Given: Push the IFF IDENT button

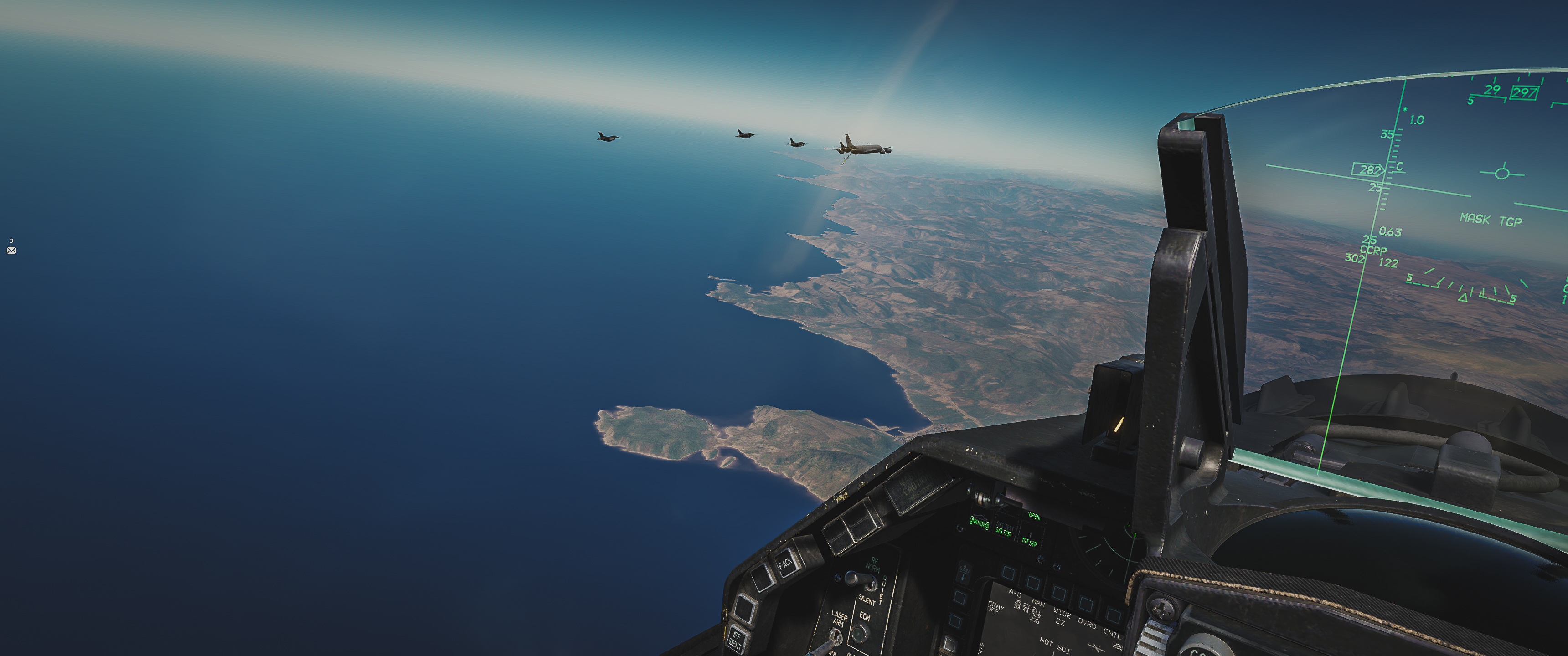Looking at the screenshot, I should (736, 638).
